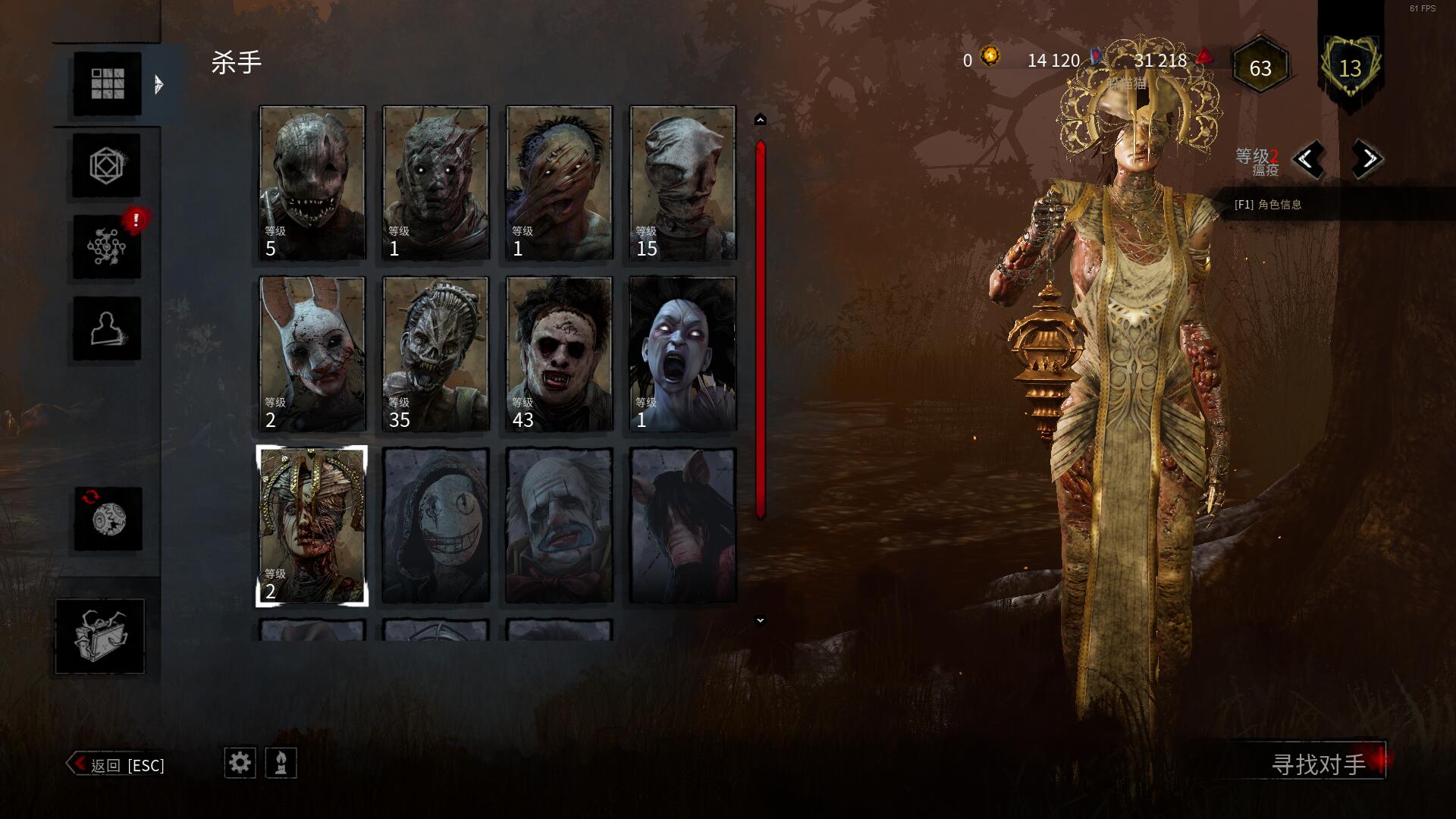Start matchmaking with 寻找对手
Image resolution: width=1456 pixels, height=819 pixels.
(x=1319, y=764)
